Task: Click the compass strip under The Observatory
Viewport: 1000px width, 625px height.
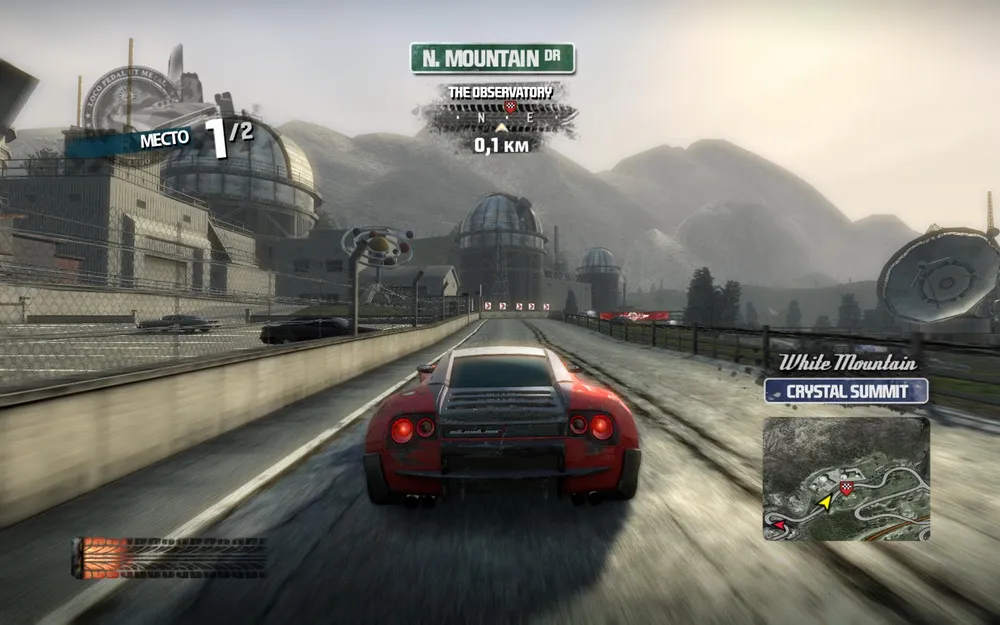Action: (x=499, y=119)
